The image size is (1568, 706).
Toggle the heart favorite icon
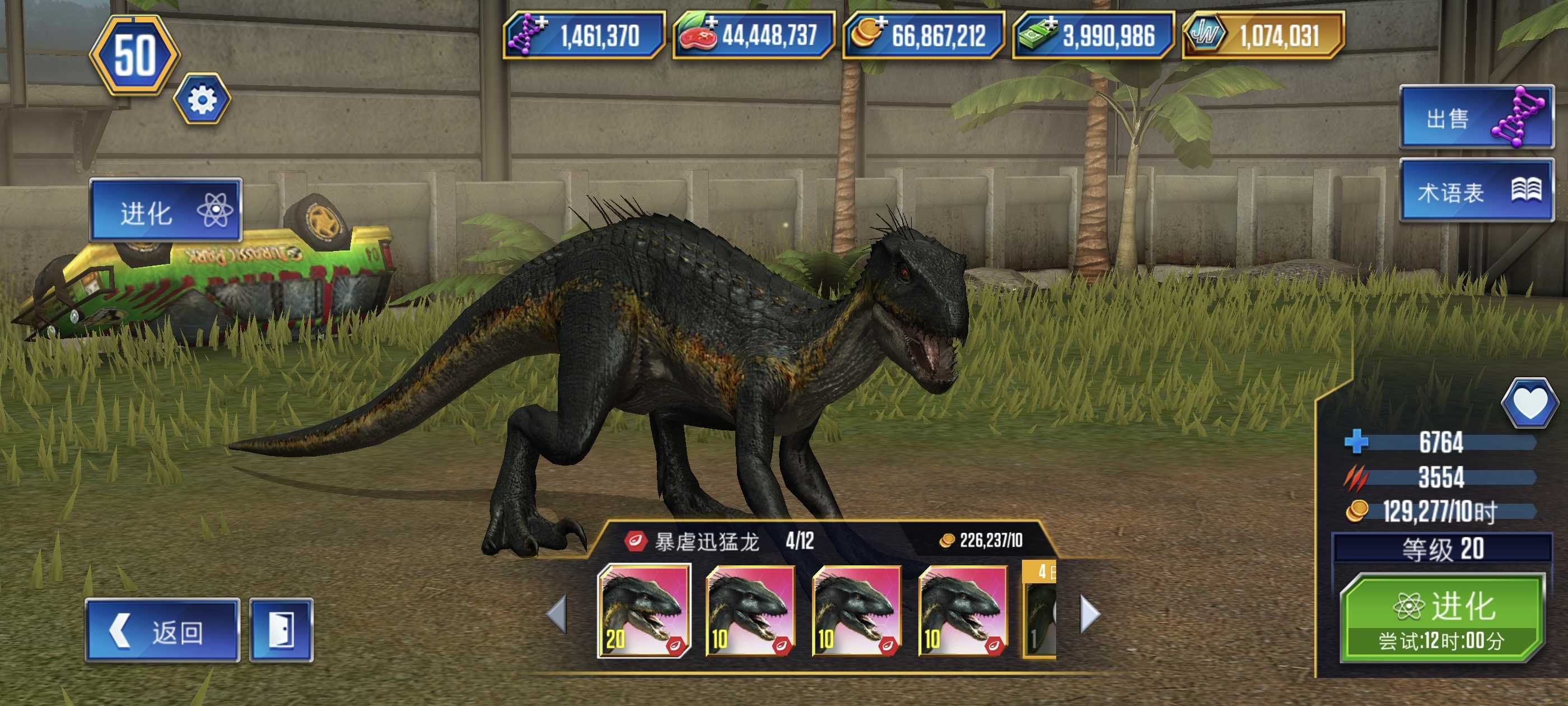1529,402
